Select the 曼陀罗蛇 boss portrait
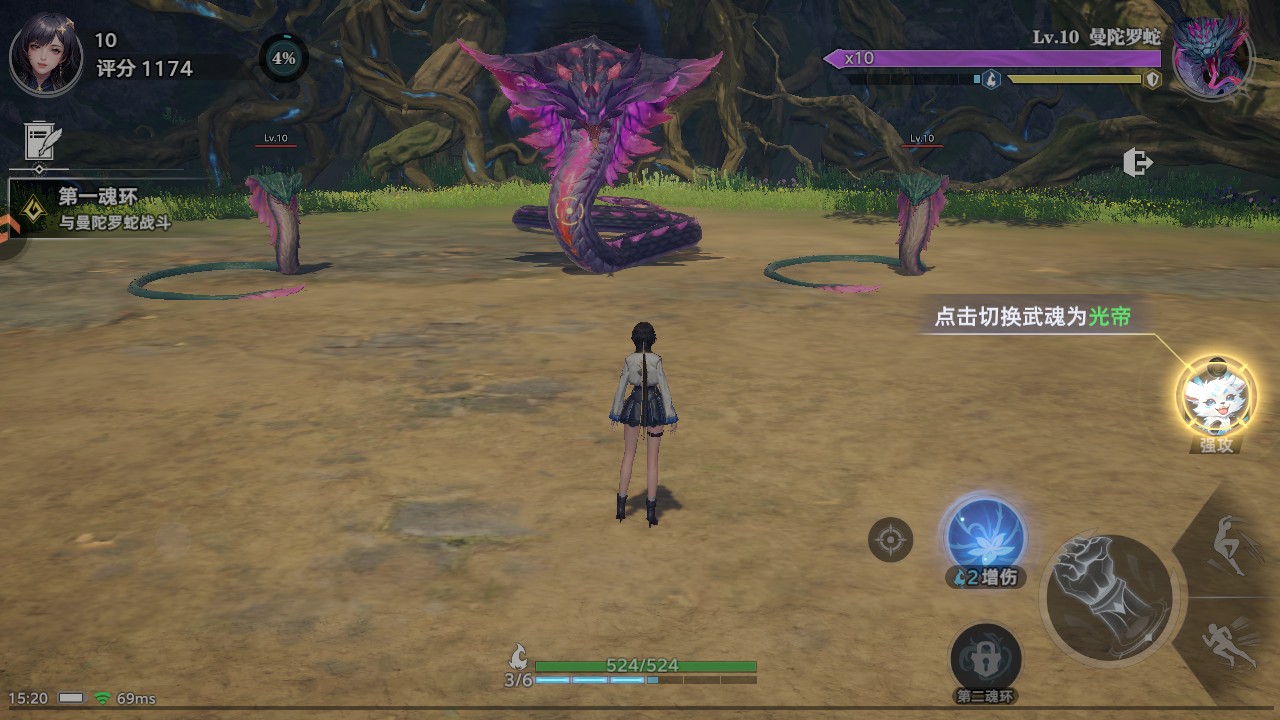1280x720 pixels. (1212, 57)
